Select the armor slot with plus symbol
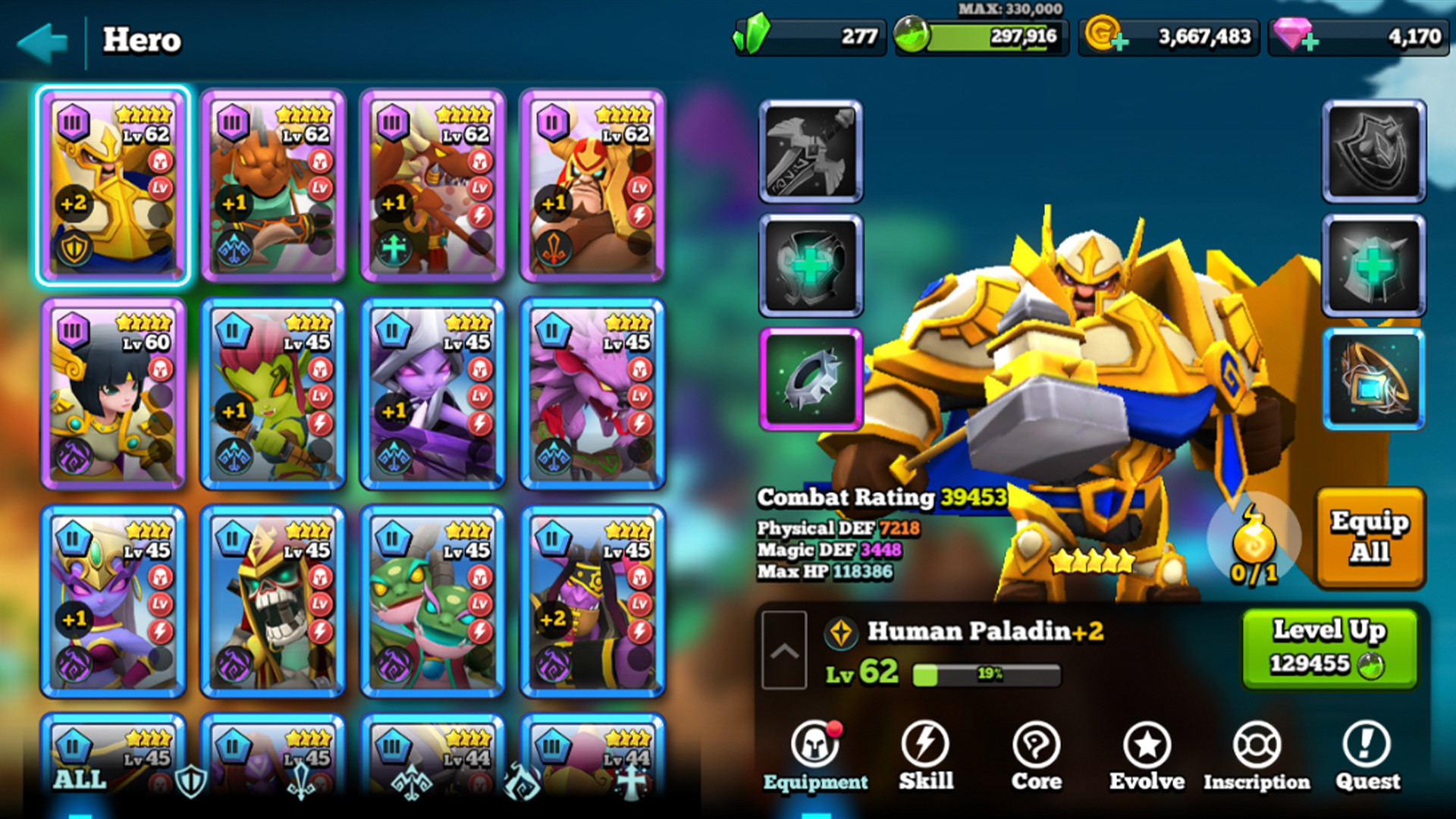Screen dimensions: 1456x819 pyautogui.click(x=810, y=266)
